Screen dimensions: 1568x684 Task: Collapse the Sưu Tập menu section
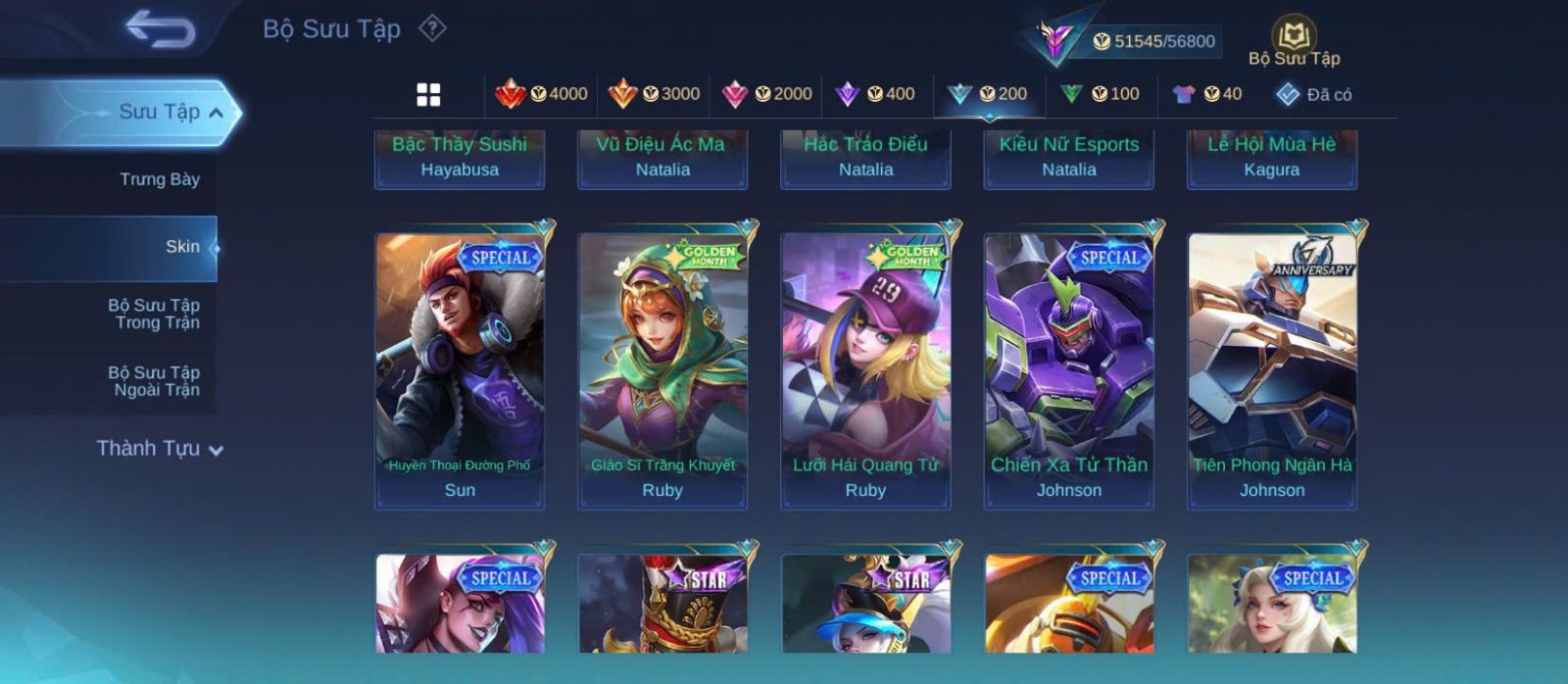(x=217, y=113)
